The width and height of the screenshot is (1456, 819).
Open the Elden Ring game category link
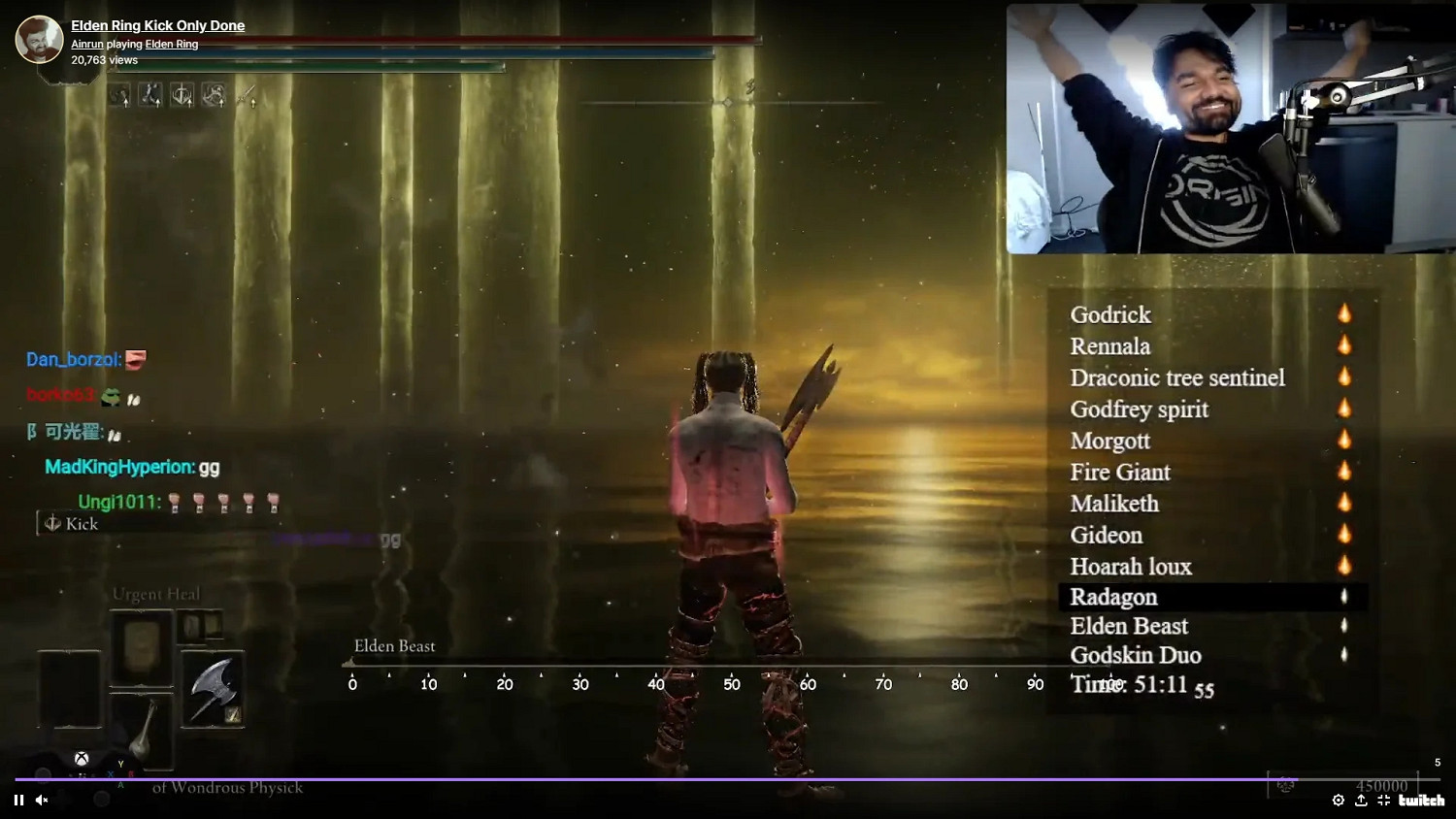(x=172, y=44)
